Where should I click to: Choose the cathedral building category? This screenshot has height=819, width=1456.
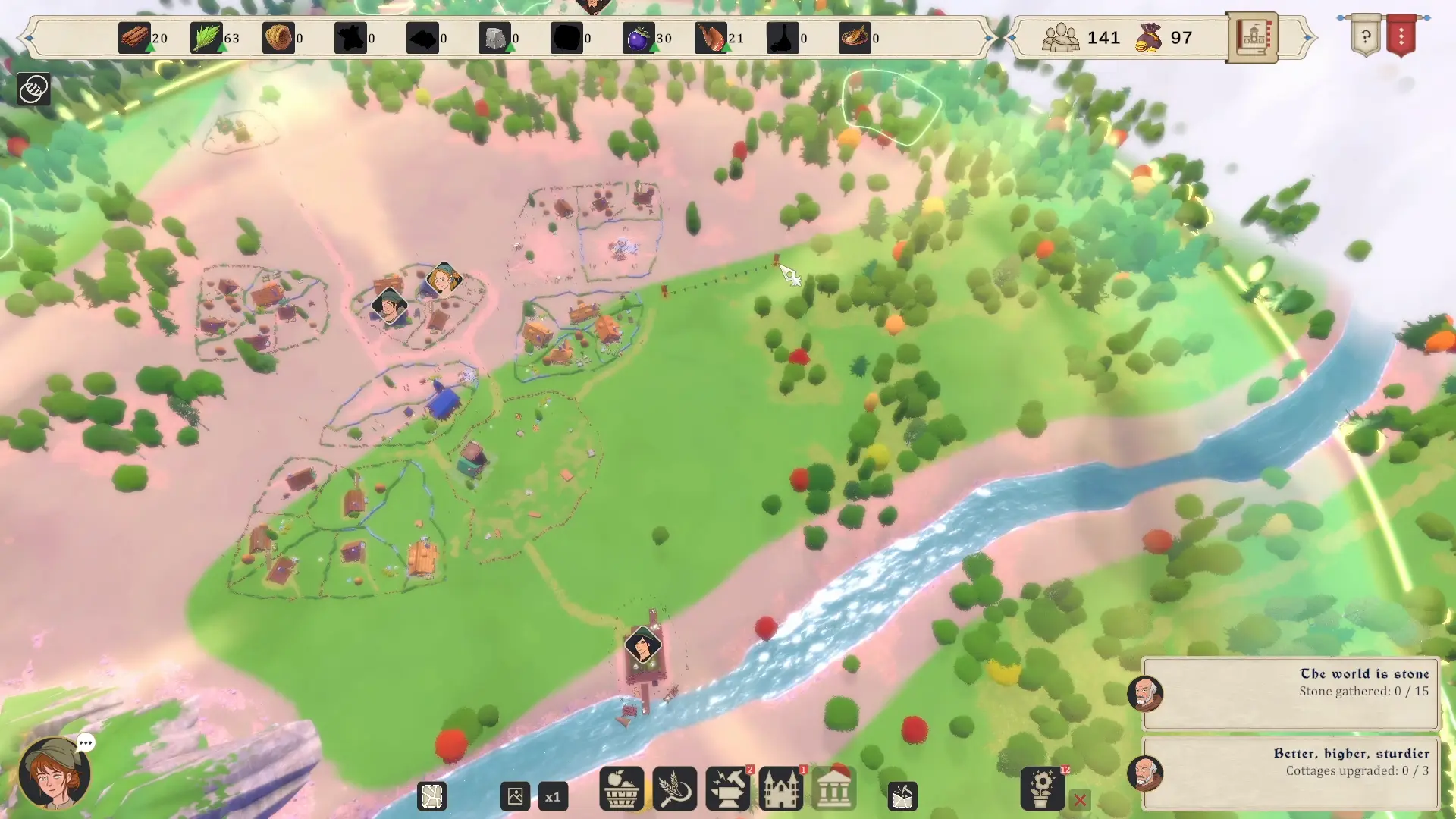(780, 789)
